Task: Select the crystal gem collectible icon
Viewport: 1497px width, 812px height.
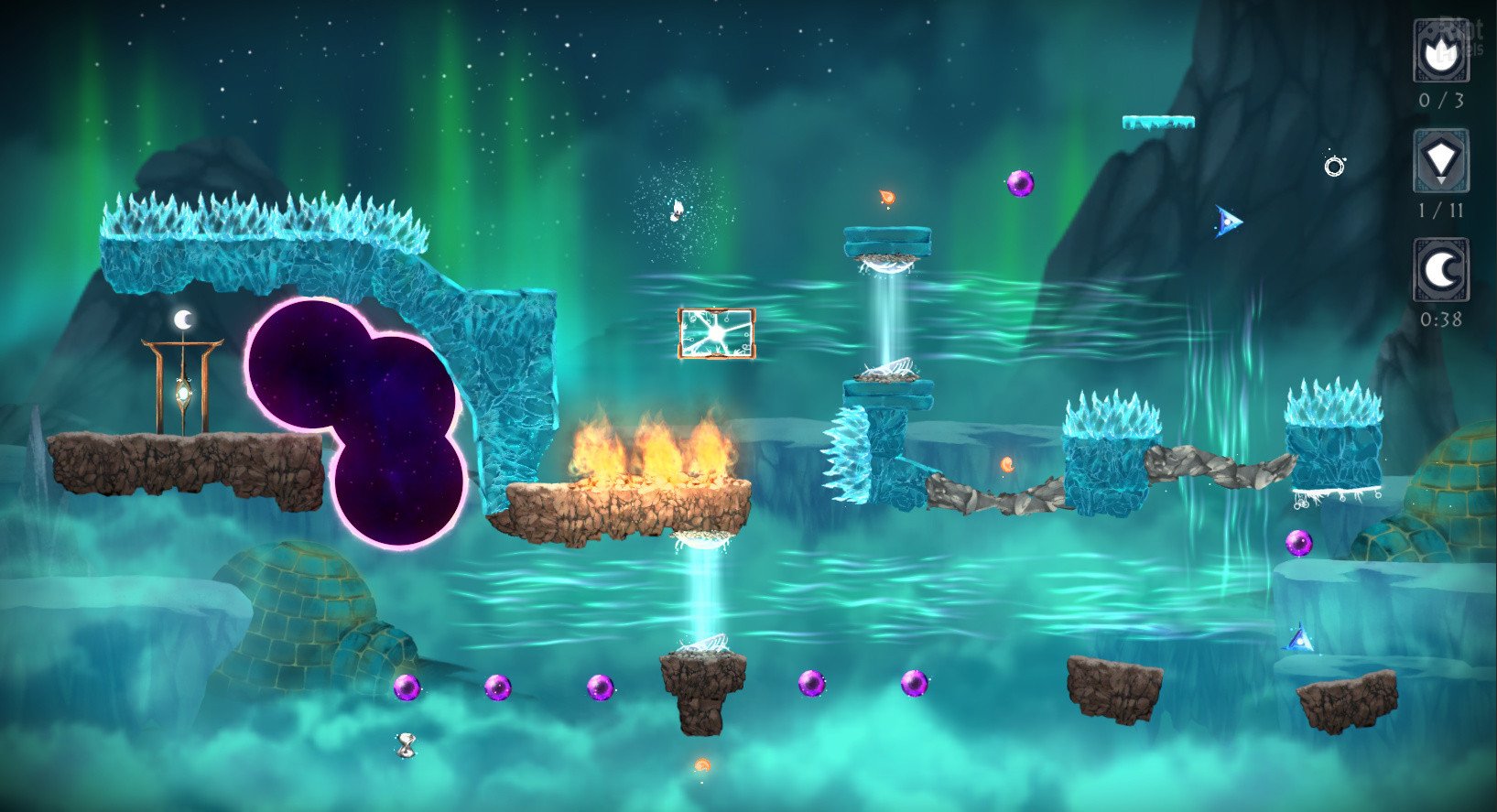Action: pos(1441,162)
